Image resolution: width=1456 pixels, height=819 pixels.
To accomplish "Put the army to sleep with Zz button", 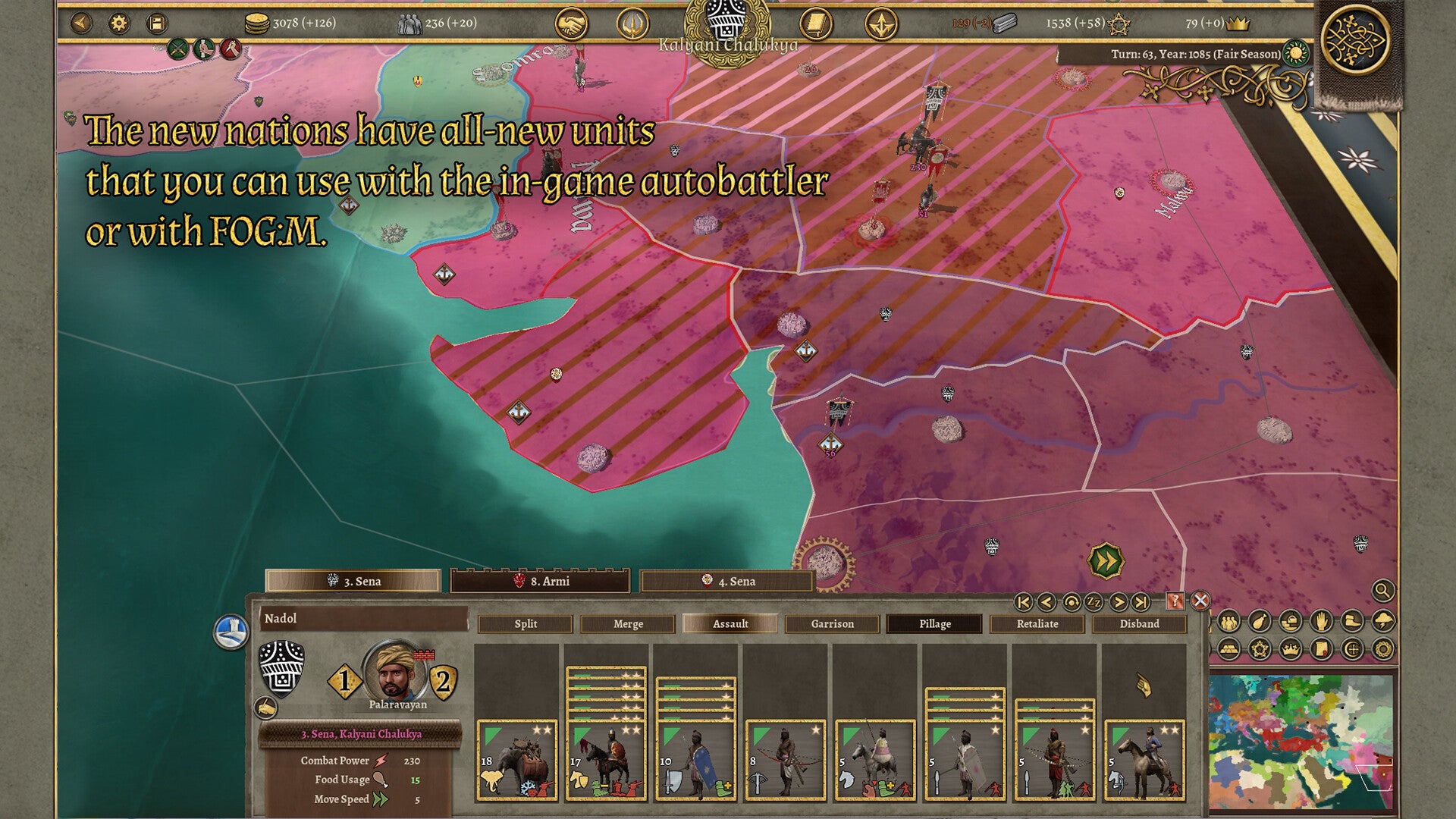I will click(1094, 602).
